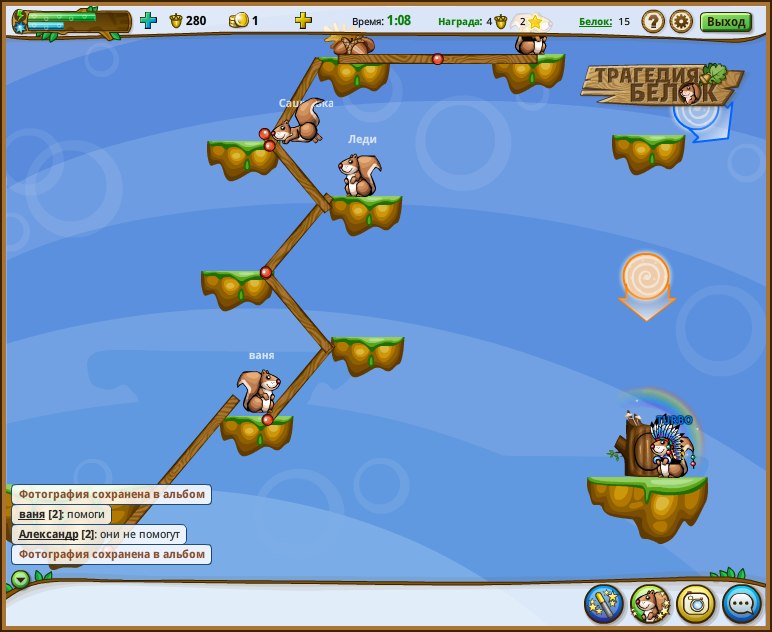Image resolution: width=772 pixels, height=632 pixels.
Task: Open the gear settings menu
Action: point(681,21)
